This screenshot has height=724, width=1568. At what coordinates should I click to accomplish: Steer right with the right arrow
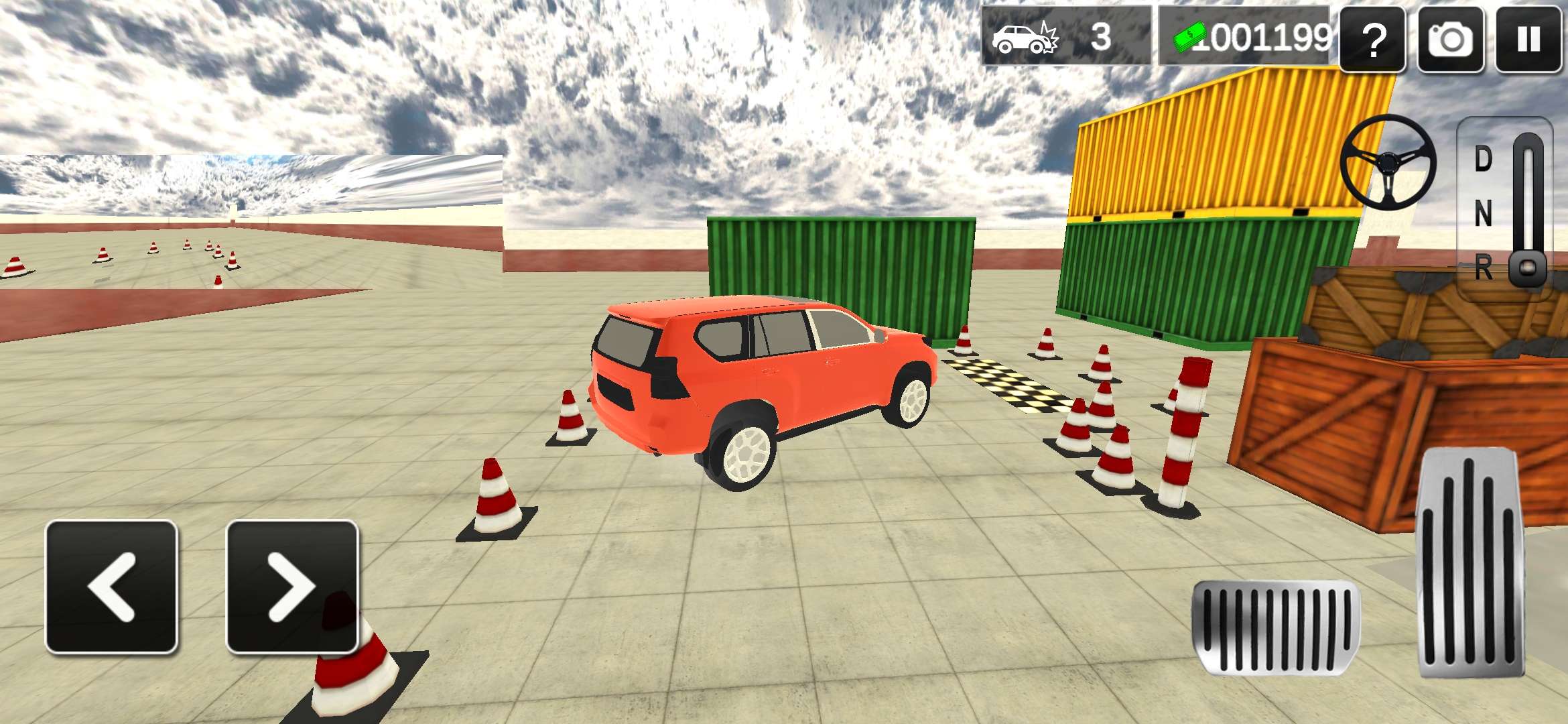(x=292, y=587)
